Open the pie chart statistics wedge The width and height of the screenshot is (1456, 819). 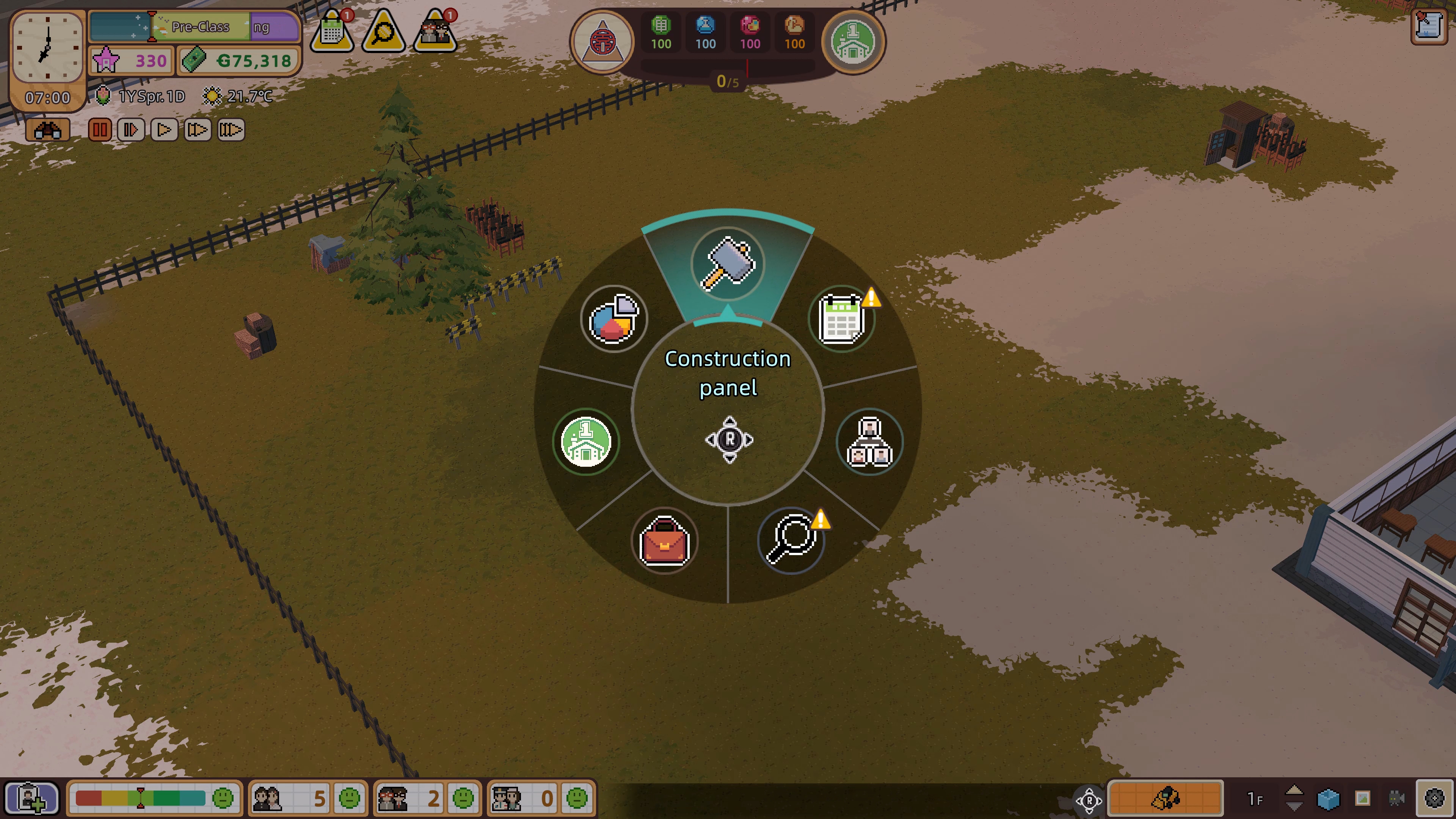click(613, 319)
